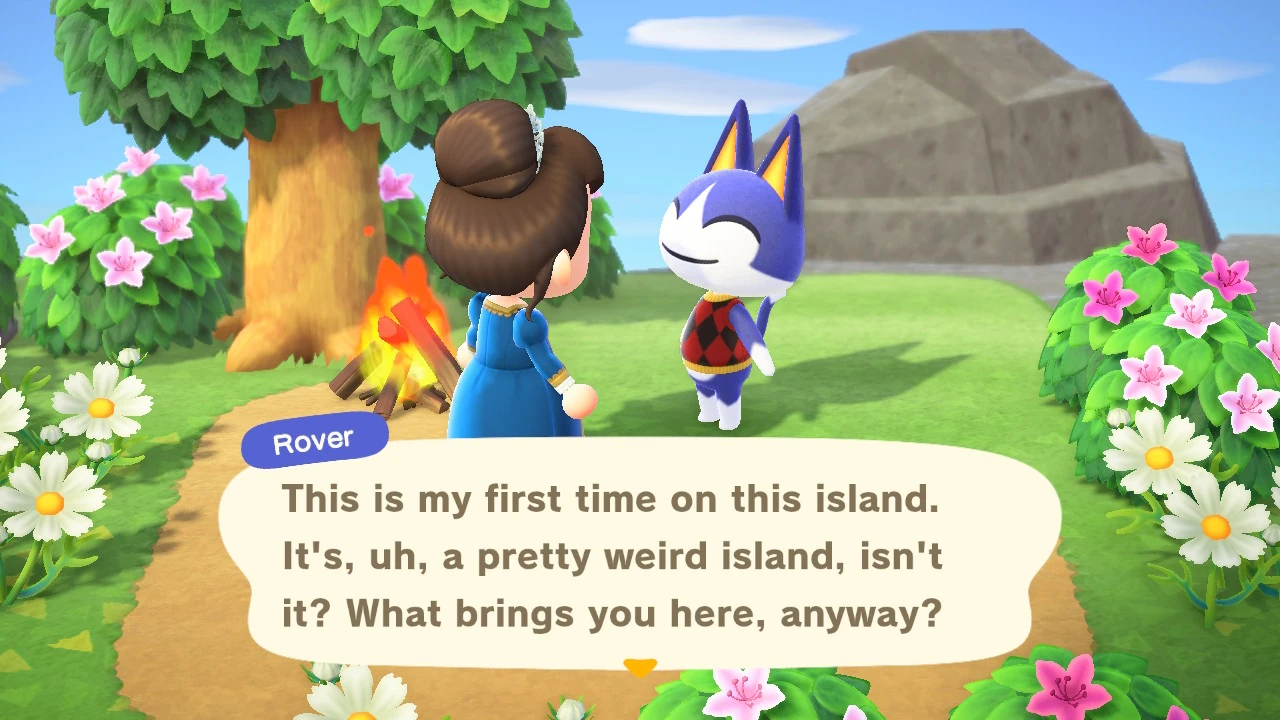Select the blue speaker nameplate

[x=313, y=440]
